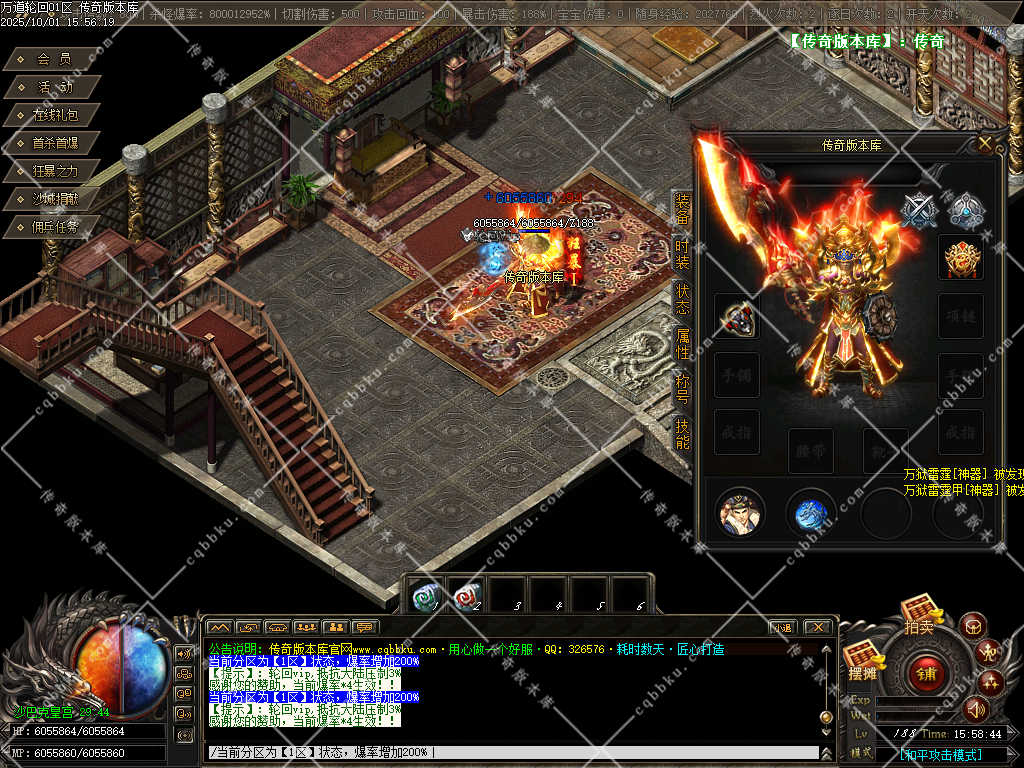Select the hero portrait slot
The width and height of the screenshot is (1024, 768).
(x=740, y=514)
